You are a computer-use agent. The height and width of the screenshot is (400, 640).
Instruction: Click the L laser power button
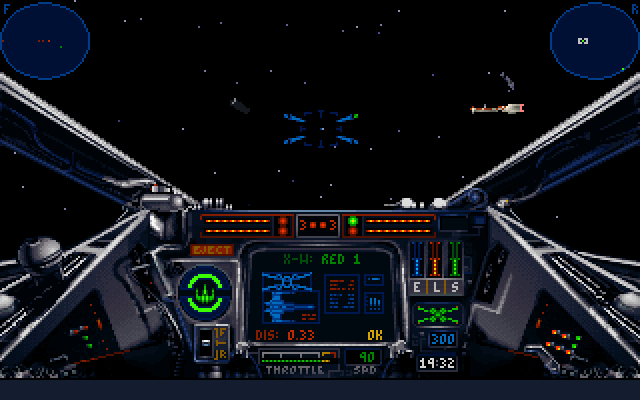(437, 287)
